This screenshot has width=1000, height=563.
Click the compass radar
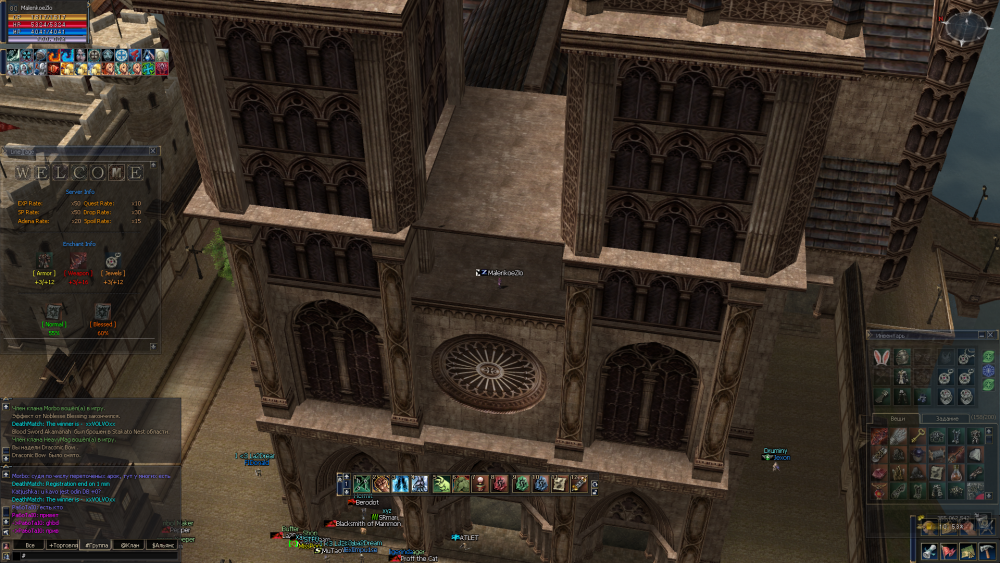coord(967,29)
